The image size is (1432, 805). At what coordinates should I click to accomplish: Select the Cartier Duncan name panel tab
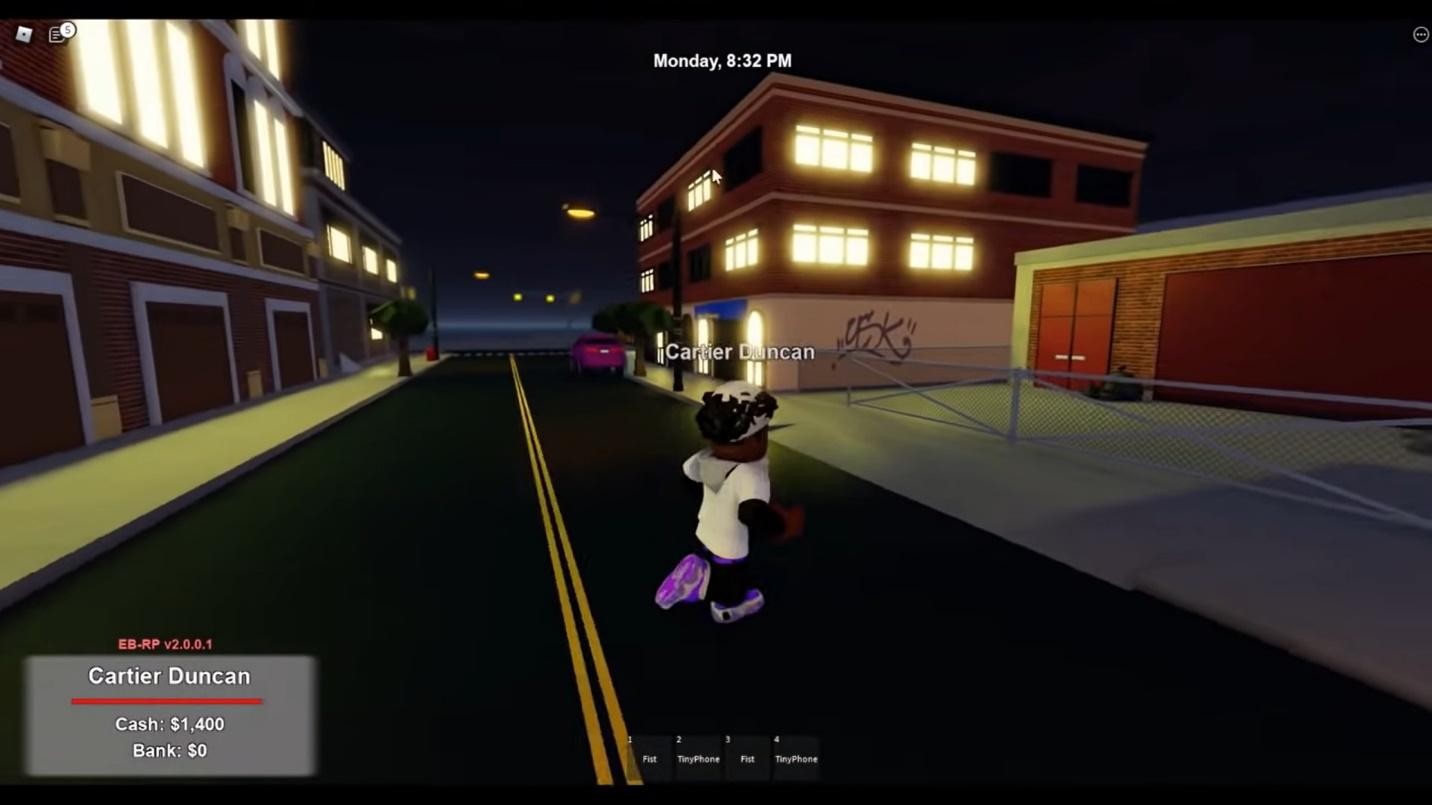click(168, 676)
